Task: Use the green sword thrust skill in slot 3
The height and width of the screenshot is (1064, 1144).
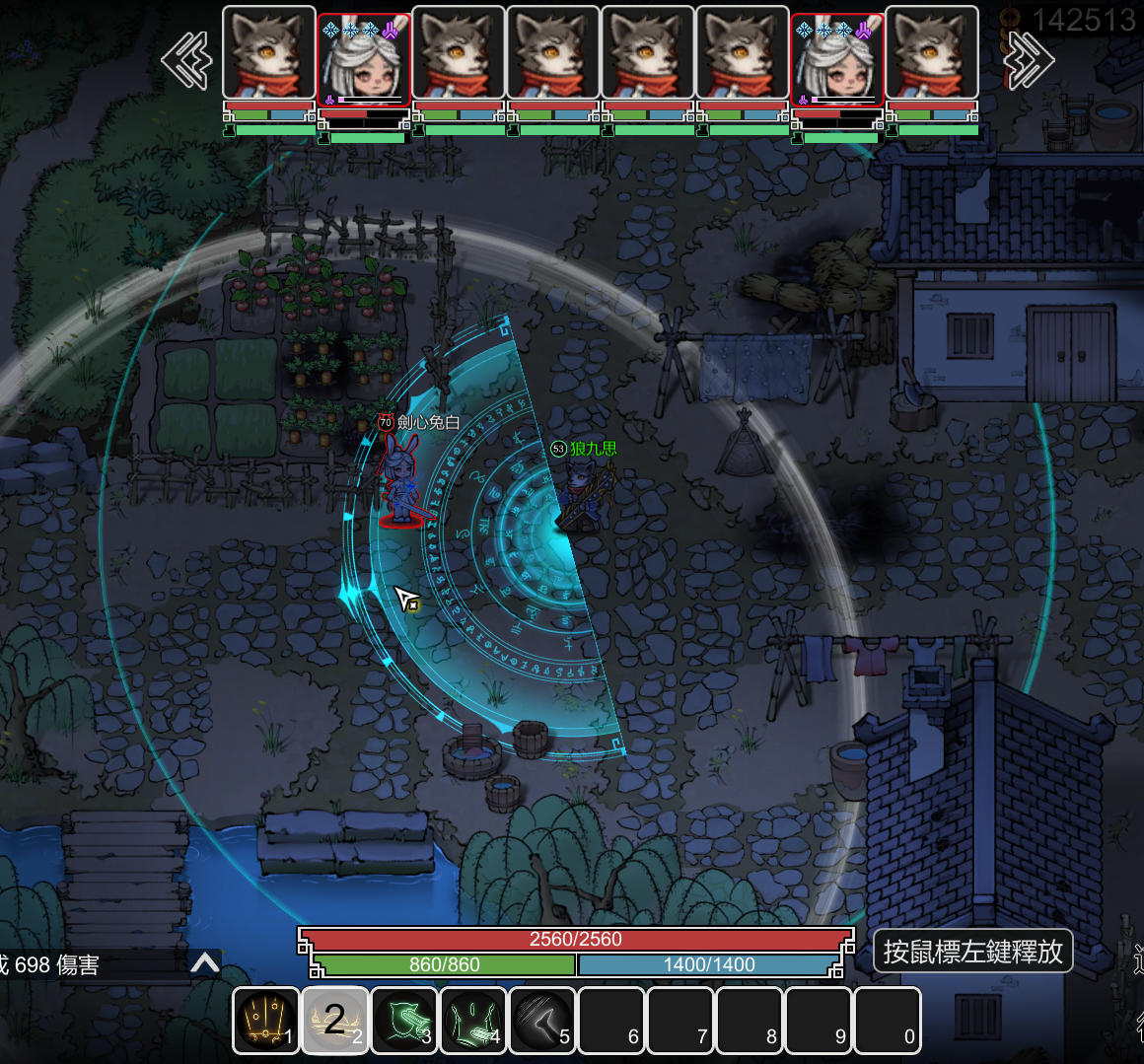Action: click(404, 1021)
